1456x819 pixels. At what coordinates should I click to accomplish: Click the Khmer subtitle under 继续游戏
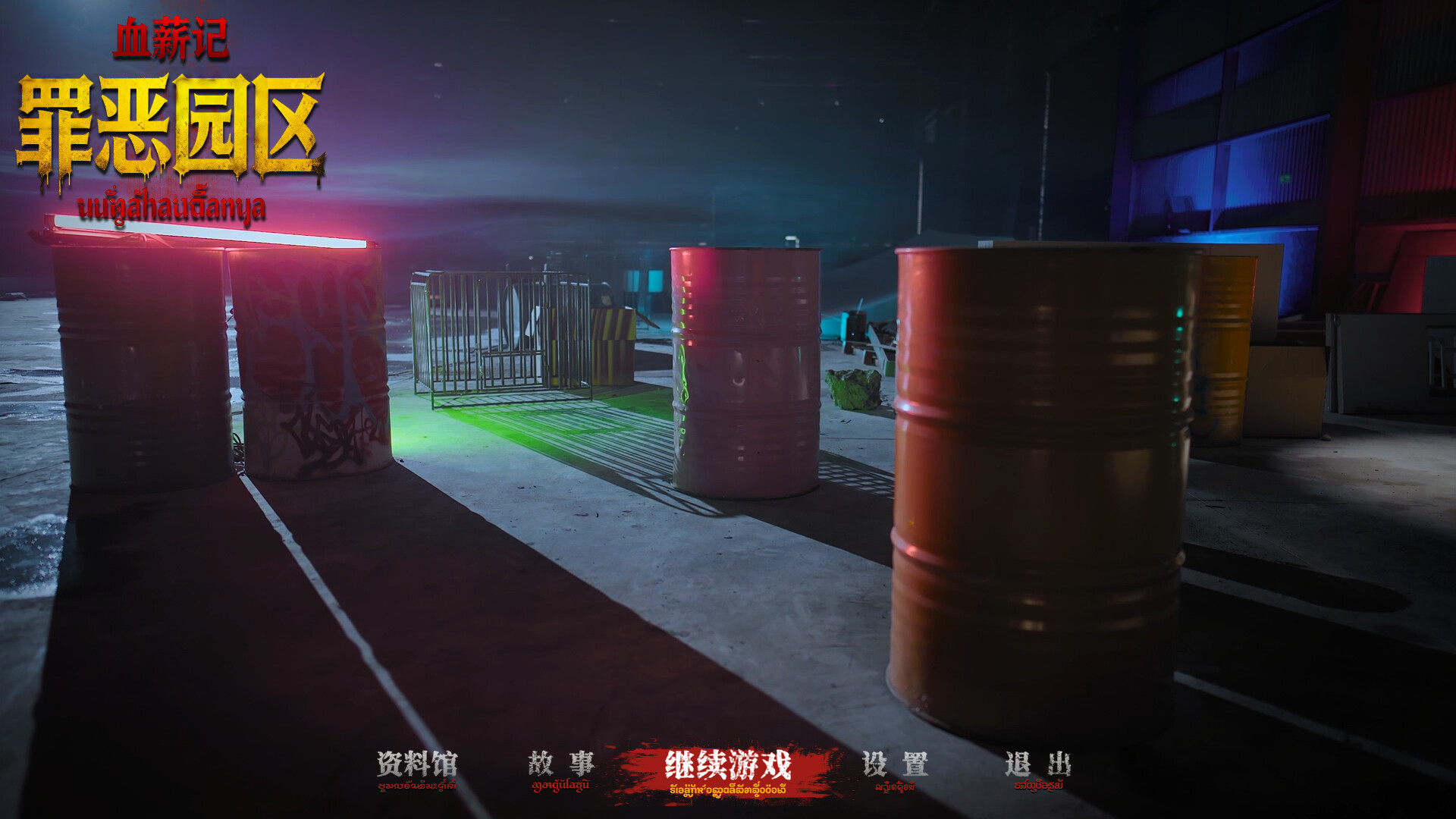[728, 789]
